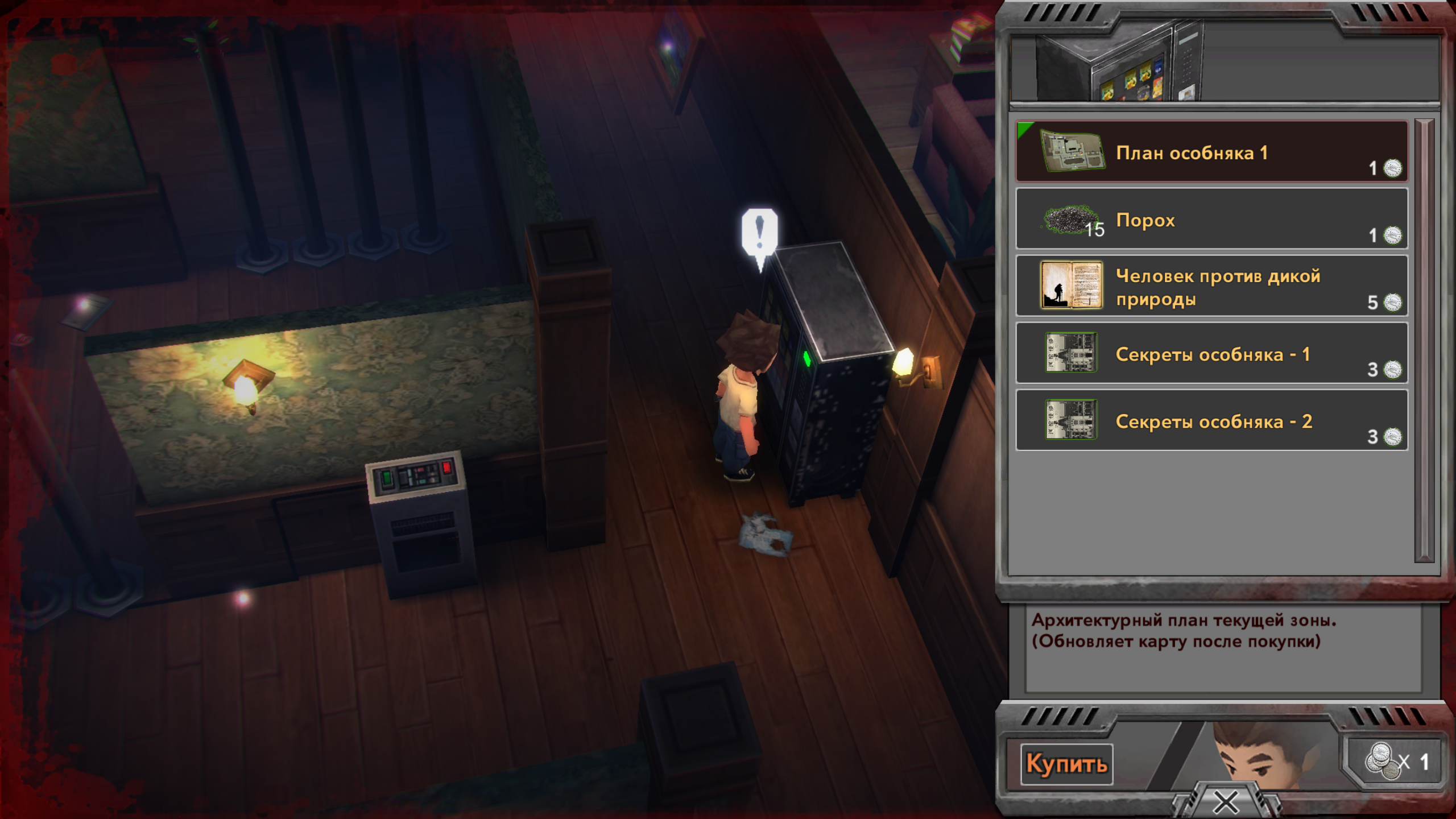Click the shop list scrollbar
Image resolution: width=1456 pixels, height=819 pixels.
tap(1424, 340)
